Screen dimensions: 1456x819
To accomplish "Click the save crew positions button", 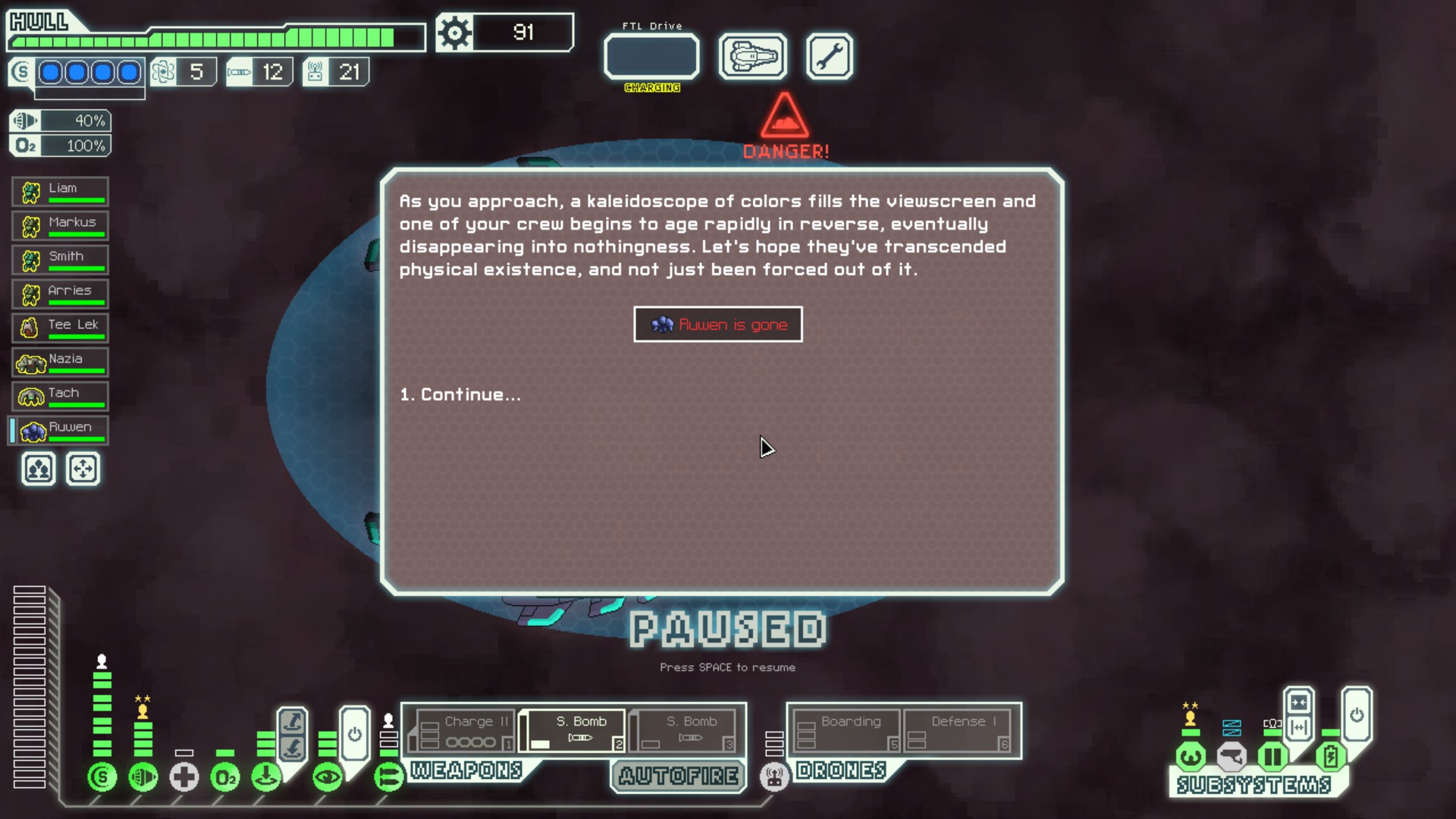I will coord(39,469).
